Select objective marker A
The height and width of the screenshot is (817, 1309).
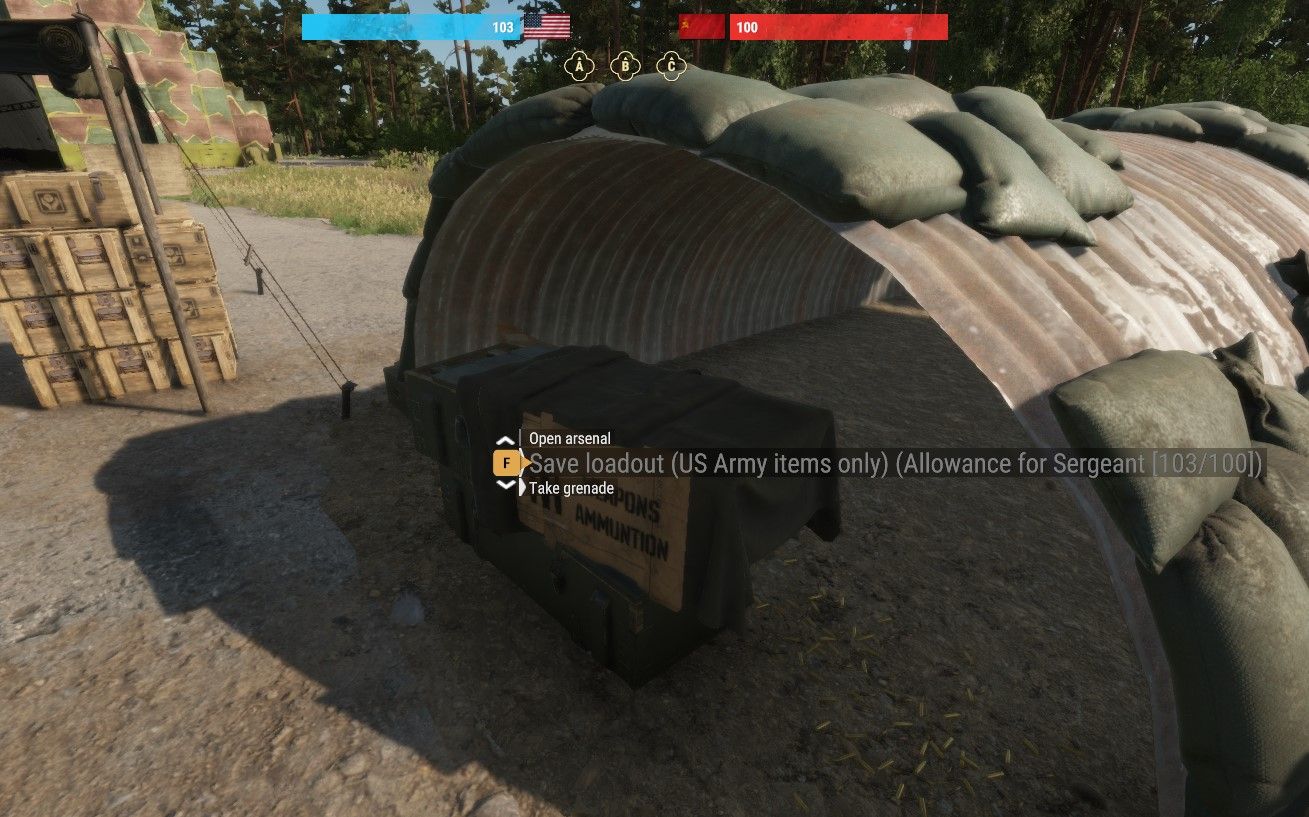(x=578, y=64)
